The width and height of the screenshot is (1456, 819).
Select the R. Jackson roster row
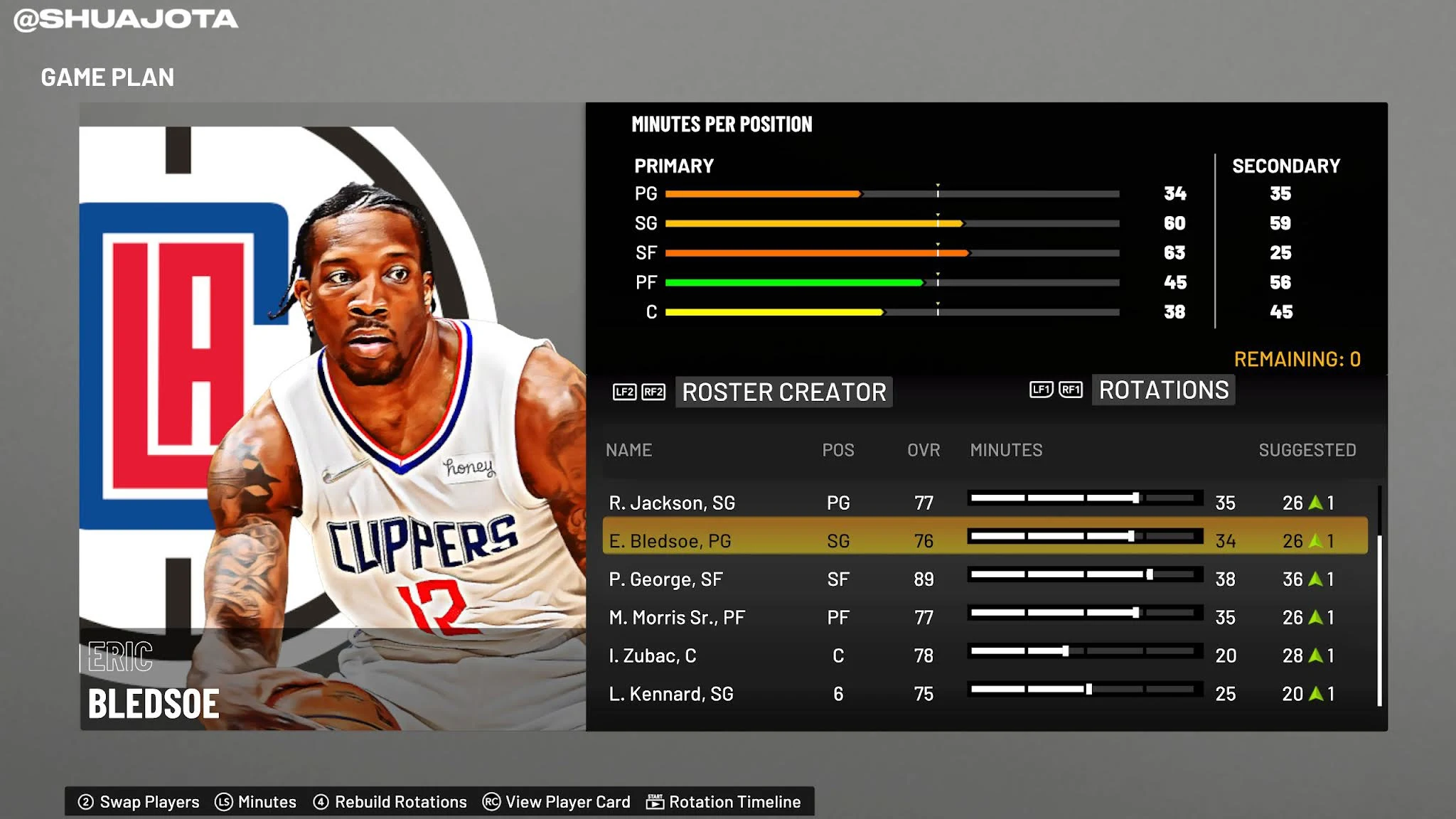tap(672, 503)
